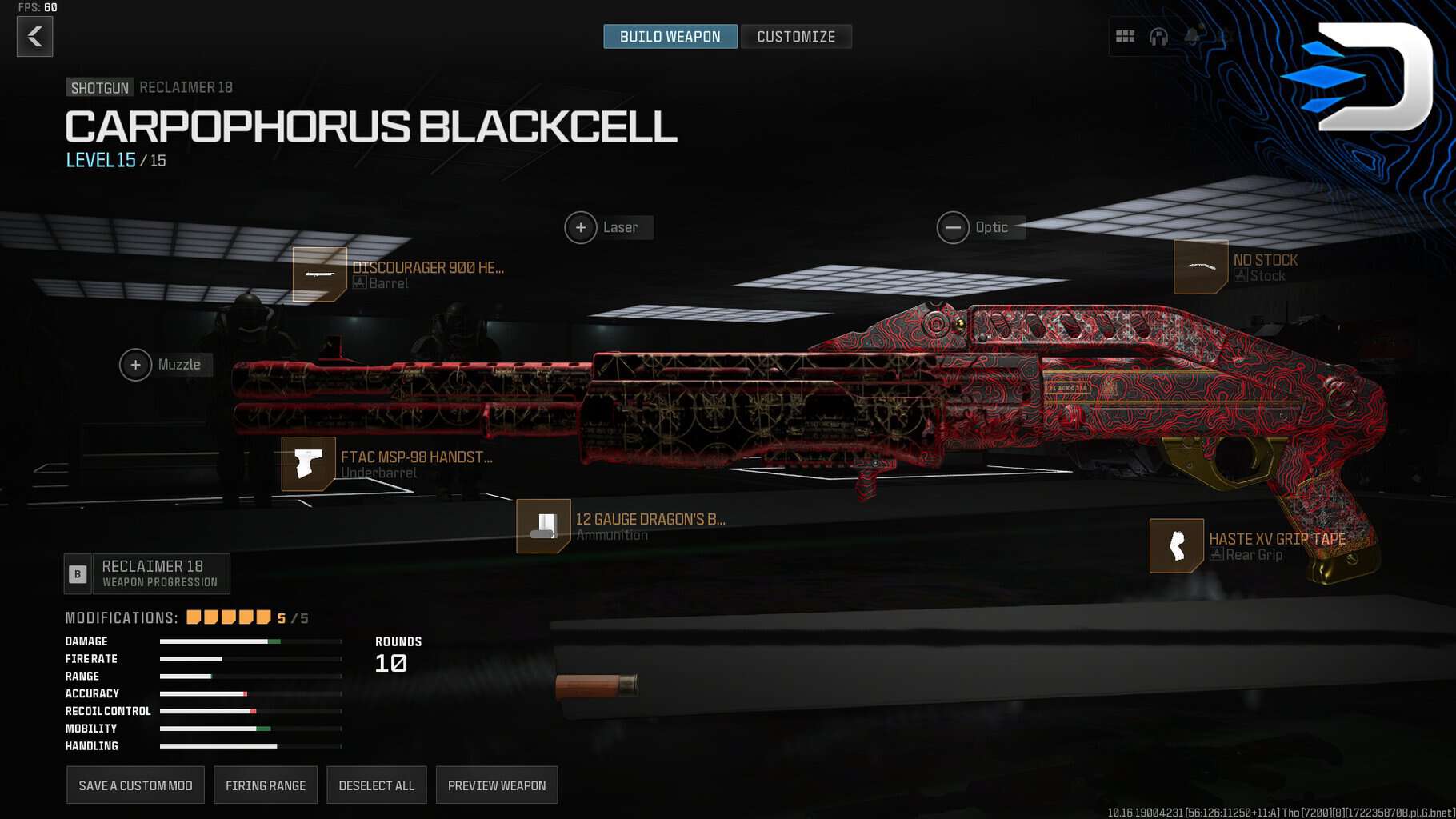Open the No Stock attachment slot
The image size is (1456, 819).
coord(1200,267)
